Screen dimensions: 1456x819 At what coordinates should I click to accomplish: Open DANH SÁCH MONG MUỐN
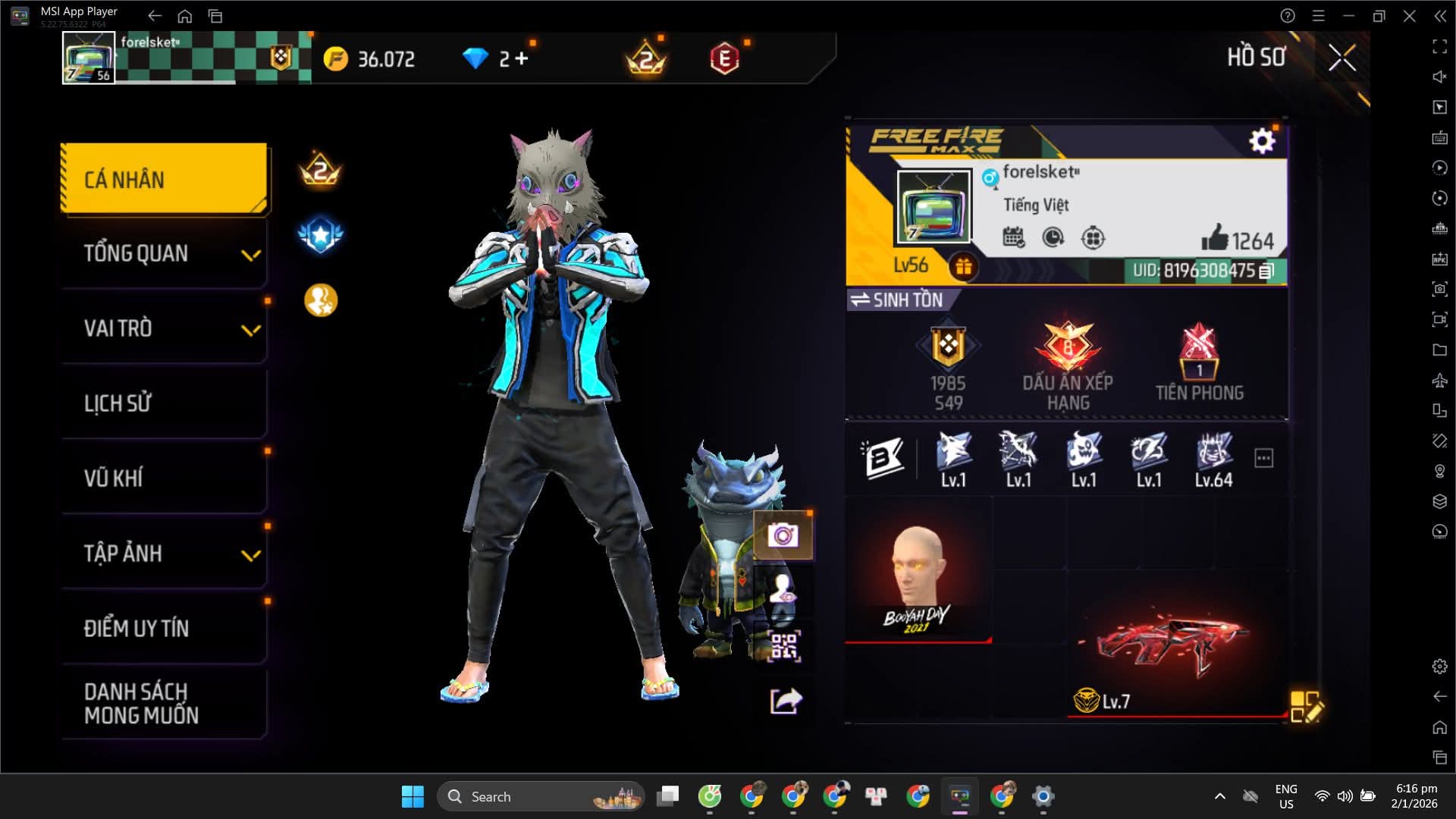164,703
